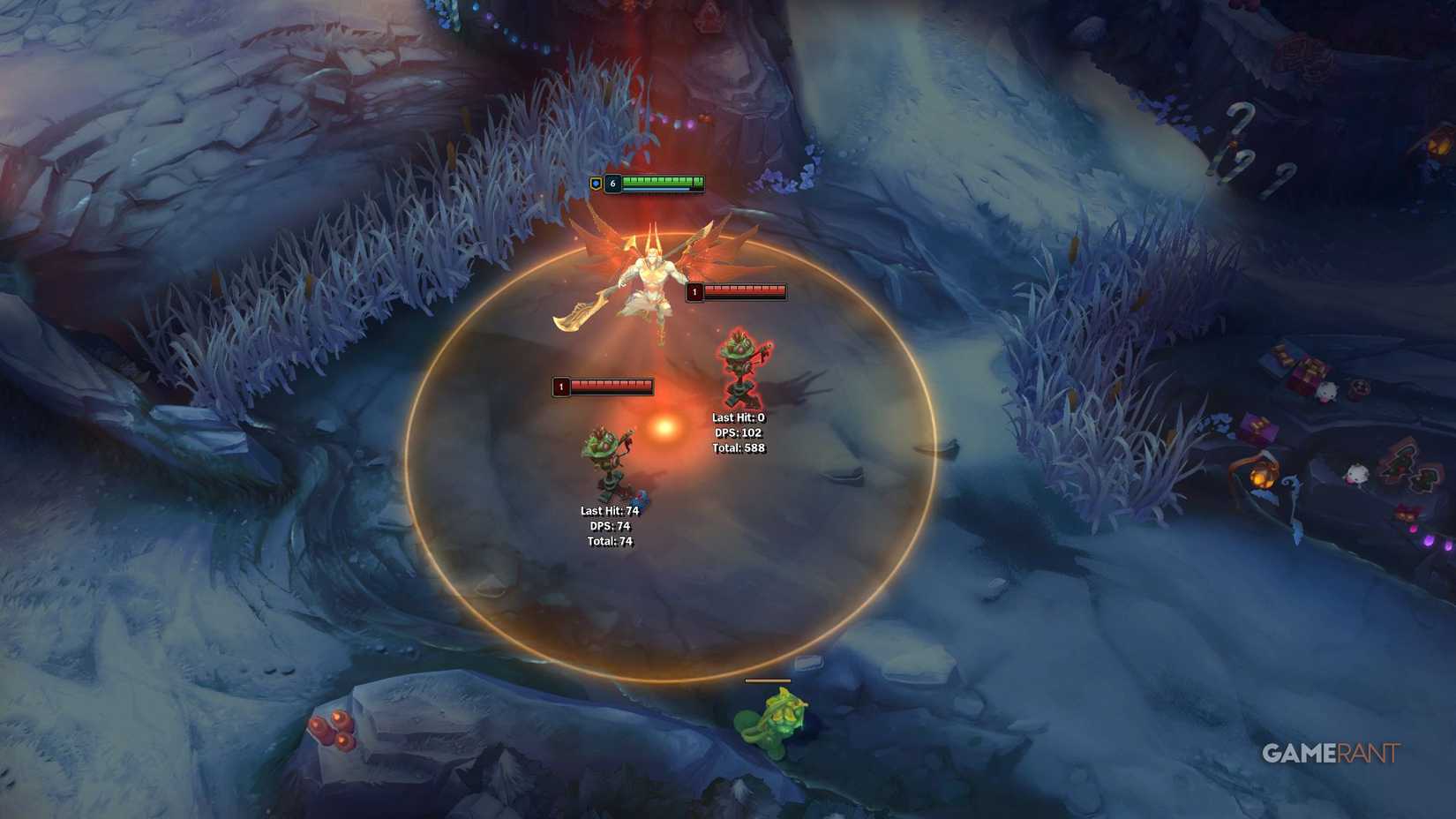Click Kayle's green health bar

660,180
